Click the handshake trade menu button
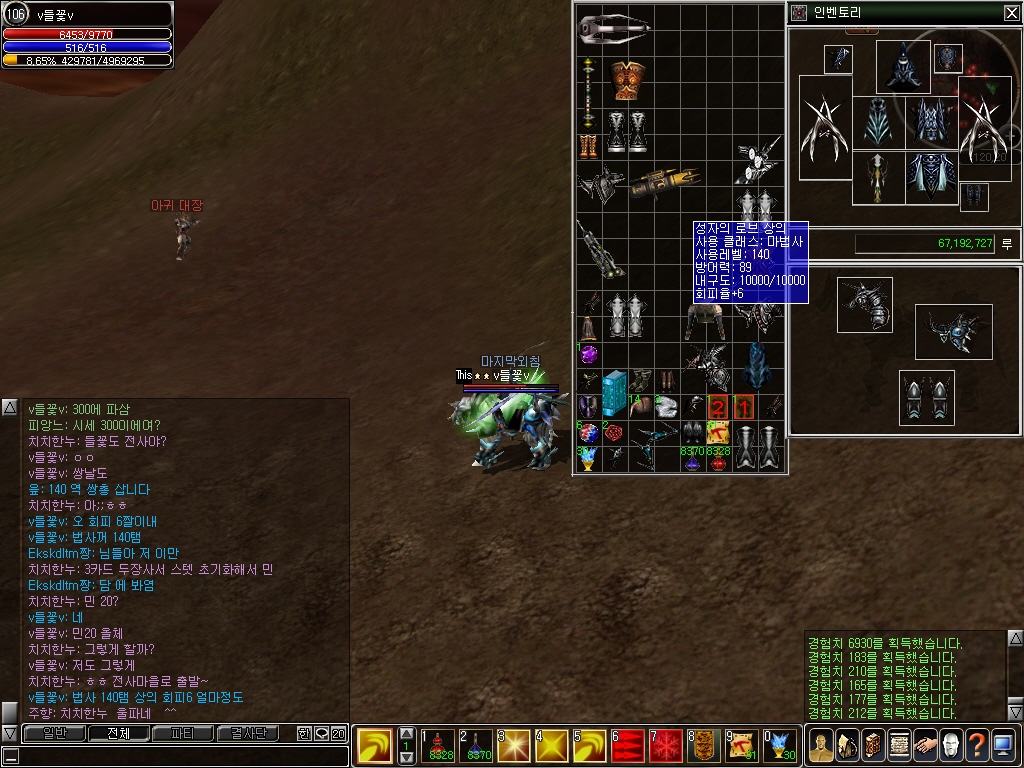 tap(923, 745)
